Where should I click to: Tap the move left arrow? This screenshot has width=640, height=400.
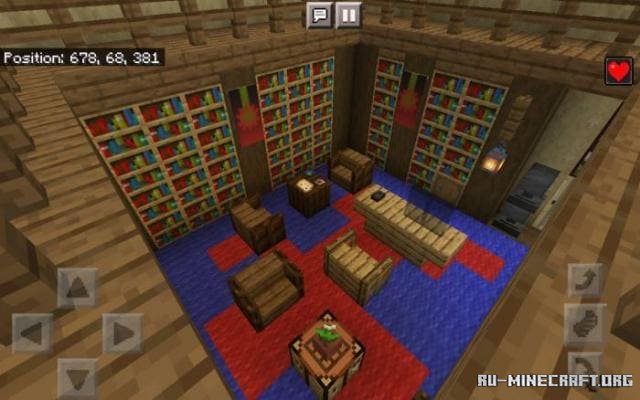[x=33, y=332]
